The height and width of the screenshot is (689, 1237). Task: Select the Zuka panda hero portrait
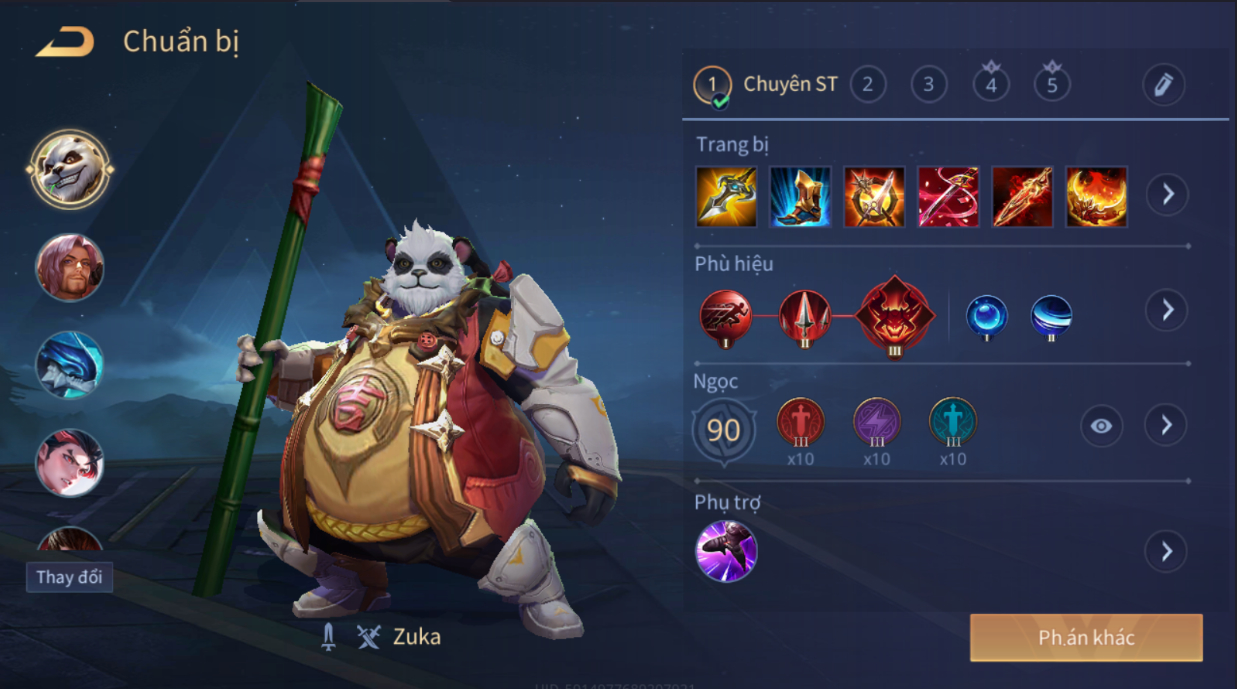click(70, 169)
